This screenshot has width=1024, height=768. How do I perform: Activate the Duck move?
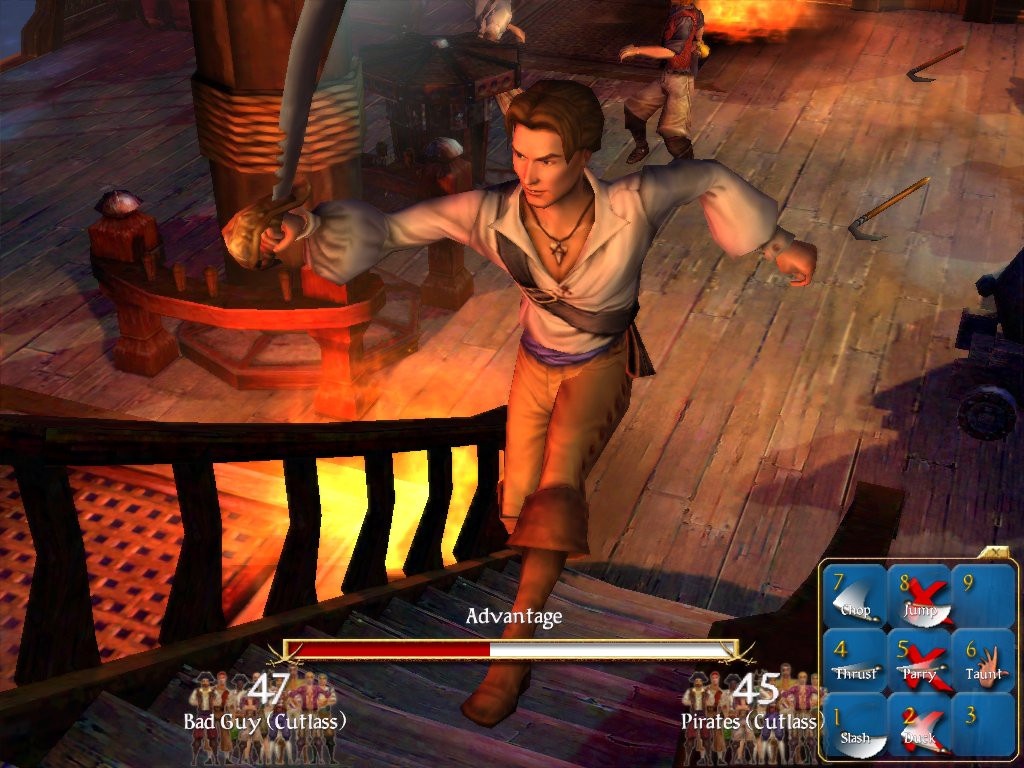point(919,726)
